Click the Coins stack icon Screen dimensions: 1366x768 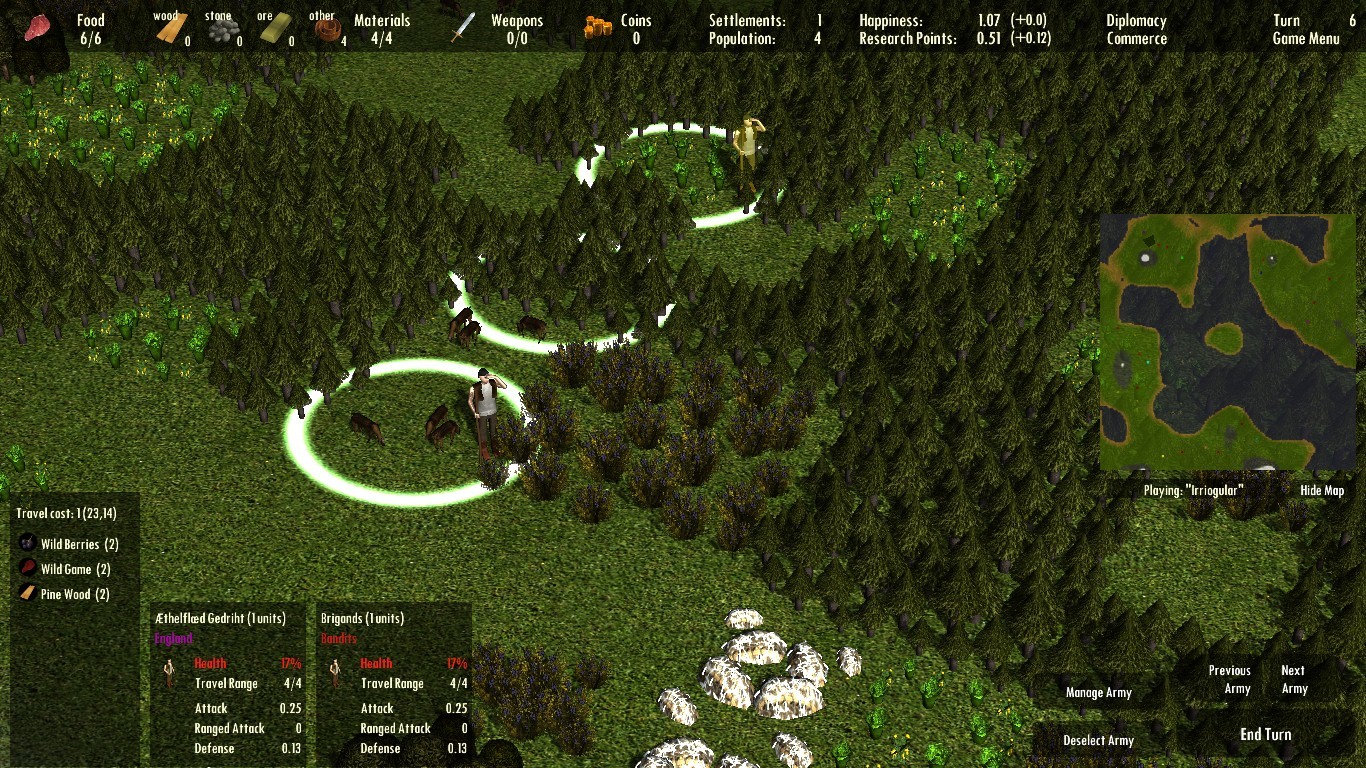pos(597,24)
